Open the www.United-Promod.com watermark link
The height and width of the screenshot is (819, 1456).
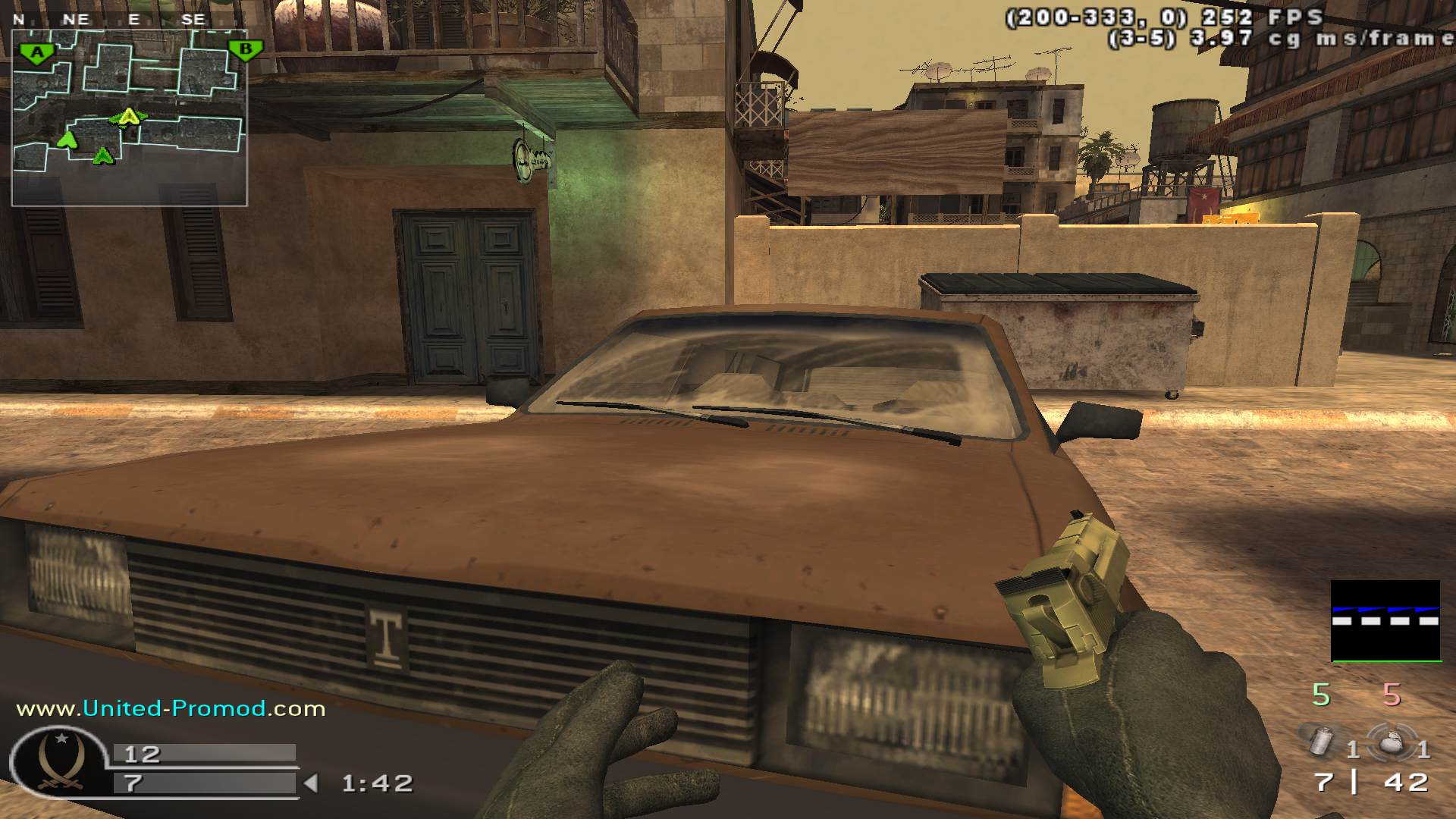(171, 708)
